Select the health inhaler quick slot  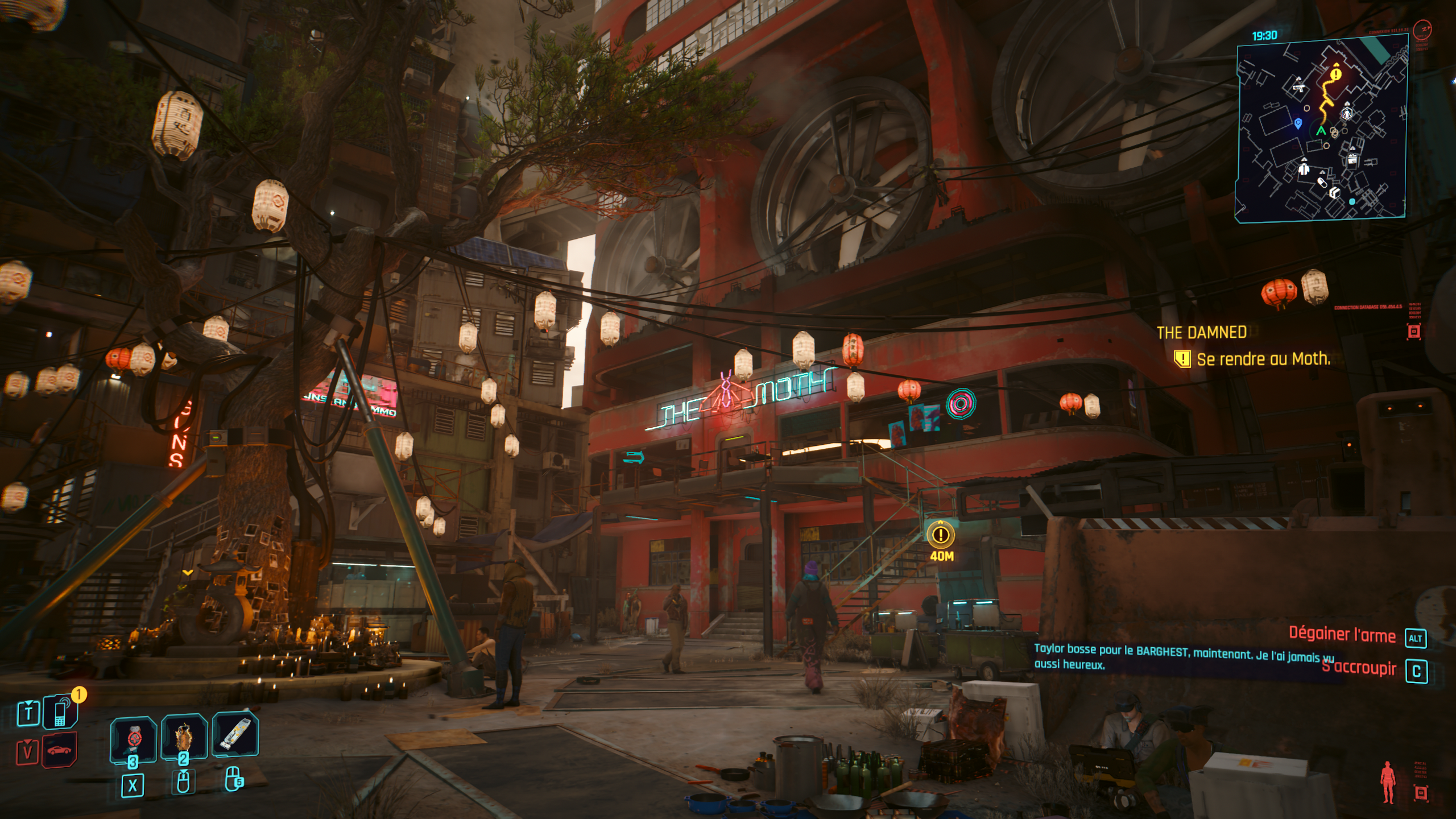[133, 738]
